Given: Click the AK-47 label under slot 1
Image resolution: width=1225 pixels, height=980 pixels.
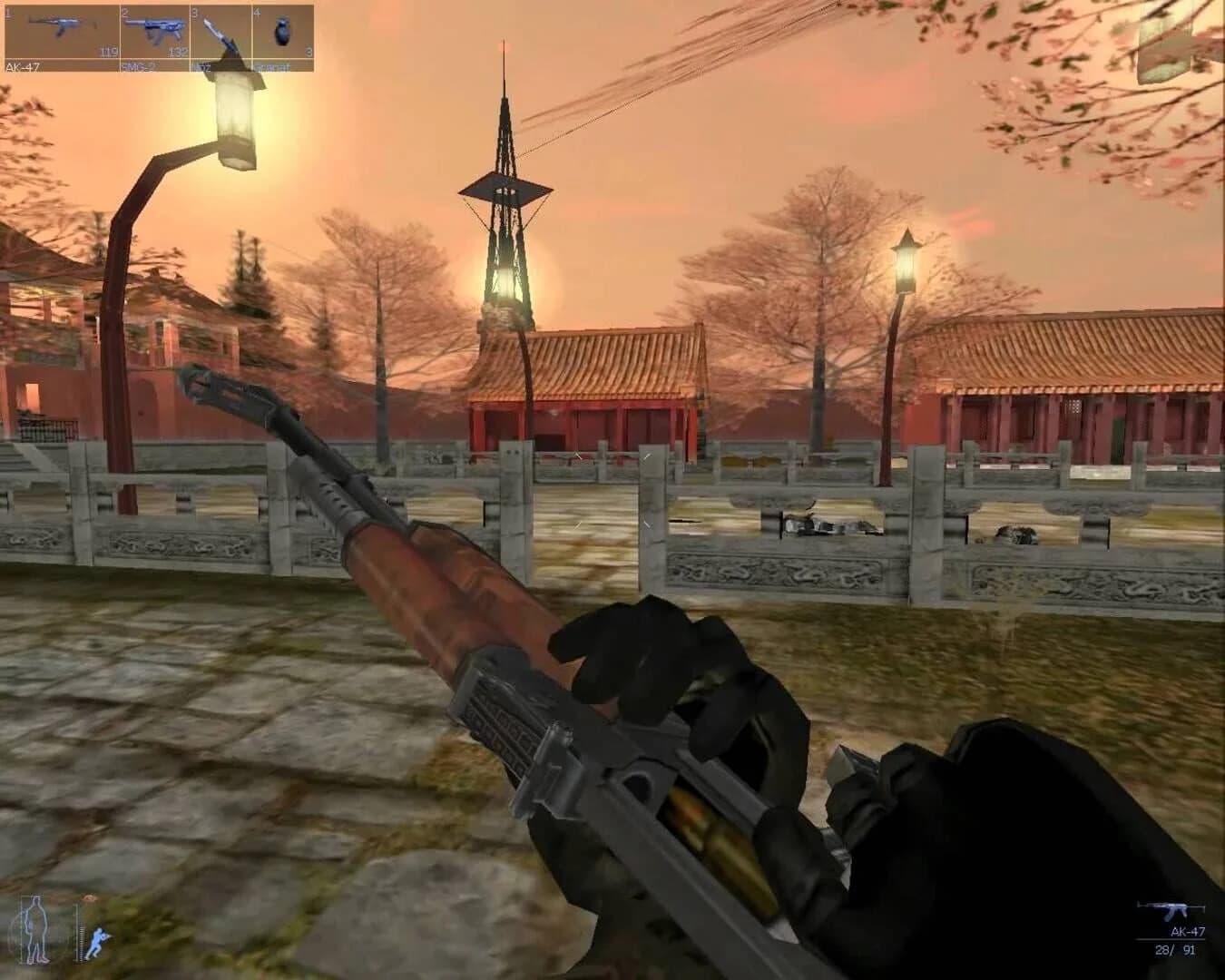Looking at the screenshot, I should 23,65.
